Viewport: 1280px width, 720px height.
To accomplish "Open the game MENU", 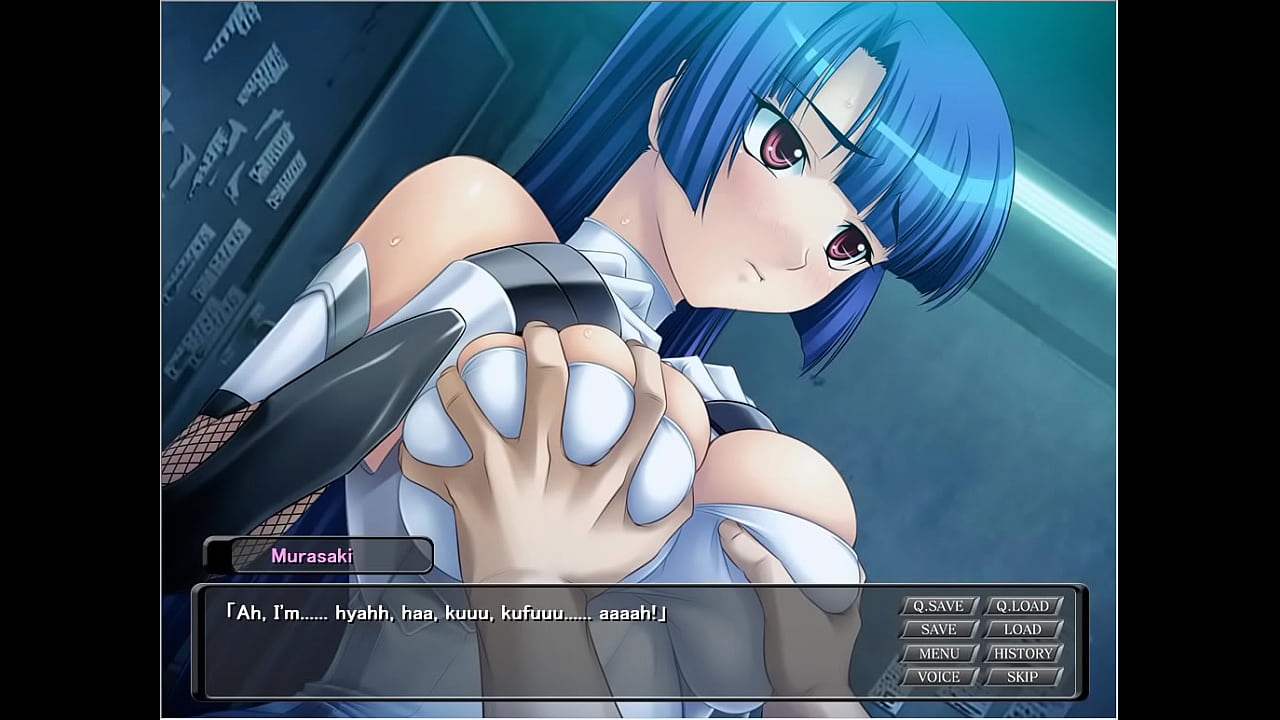I will click(938, 654).
